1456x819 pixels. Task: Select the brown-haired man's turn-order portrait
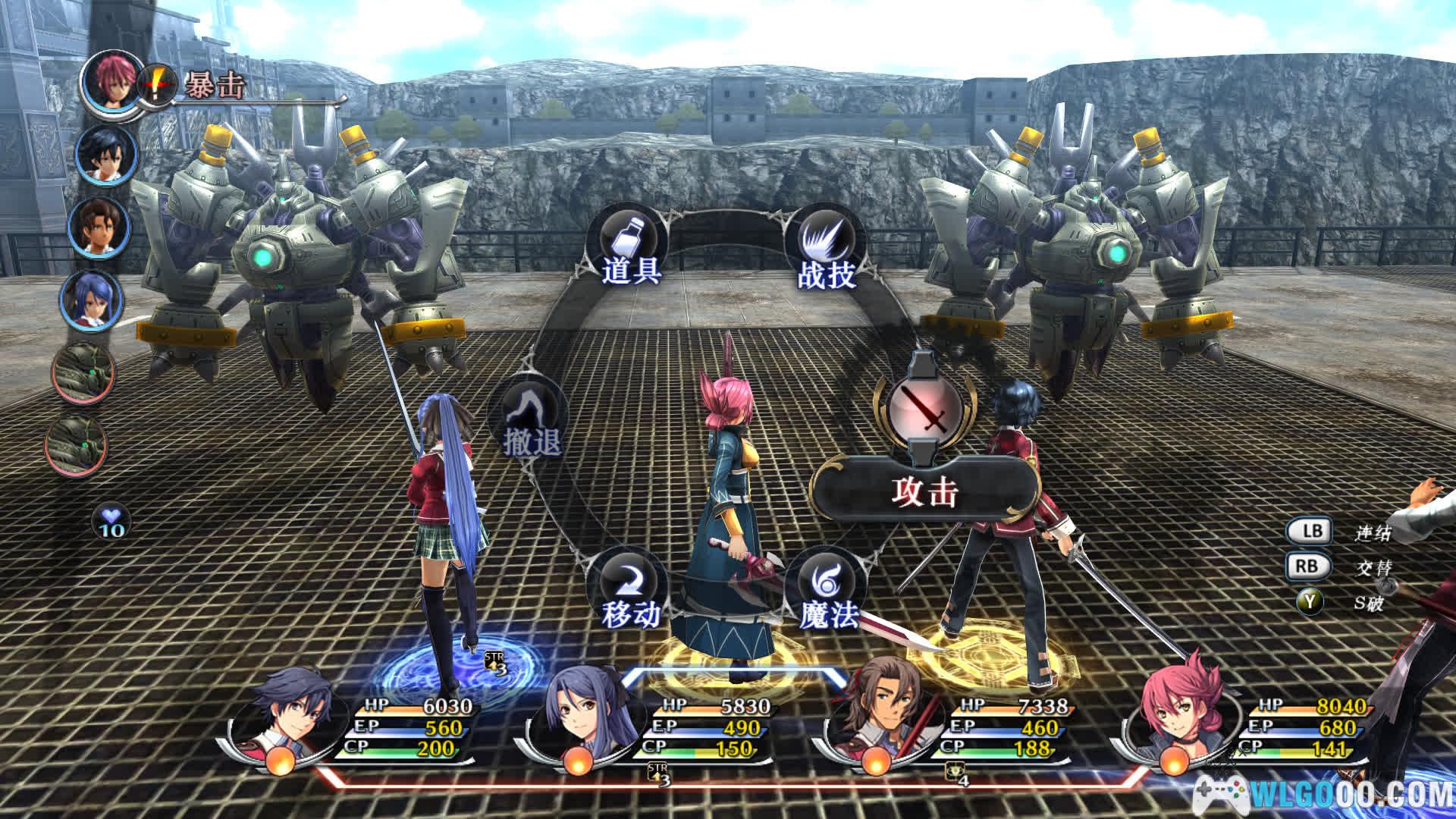(x=99, y=227)
